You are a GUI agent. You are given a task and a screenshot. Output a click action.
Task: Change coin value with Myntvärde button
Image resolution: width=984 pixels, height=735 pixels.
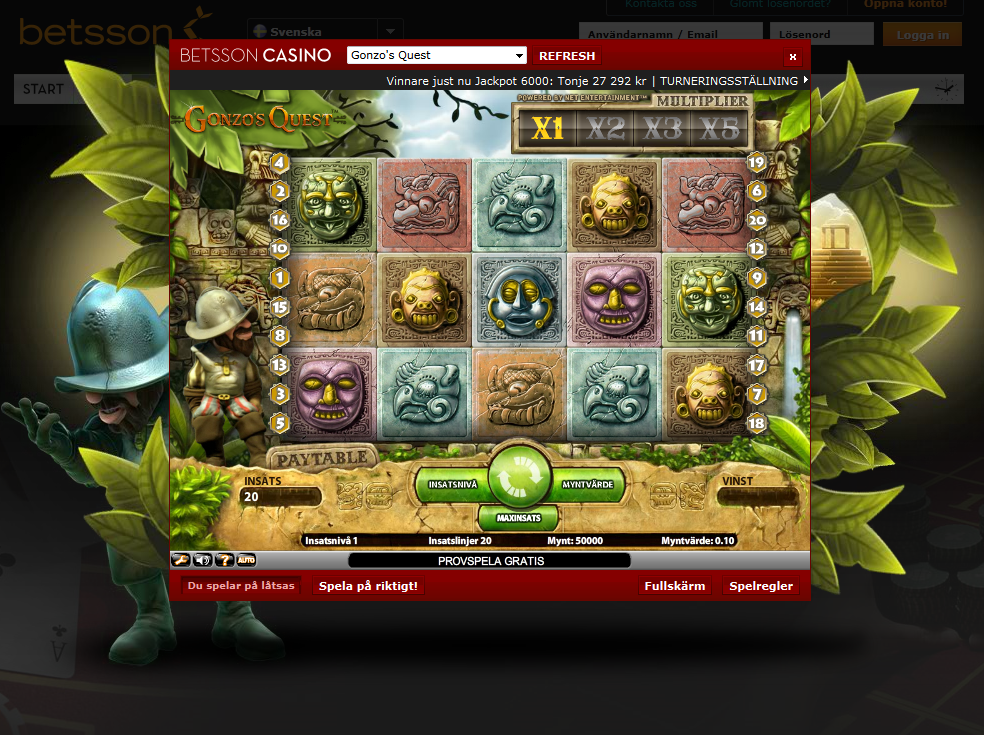[x=588, y=484]
